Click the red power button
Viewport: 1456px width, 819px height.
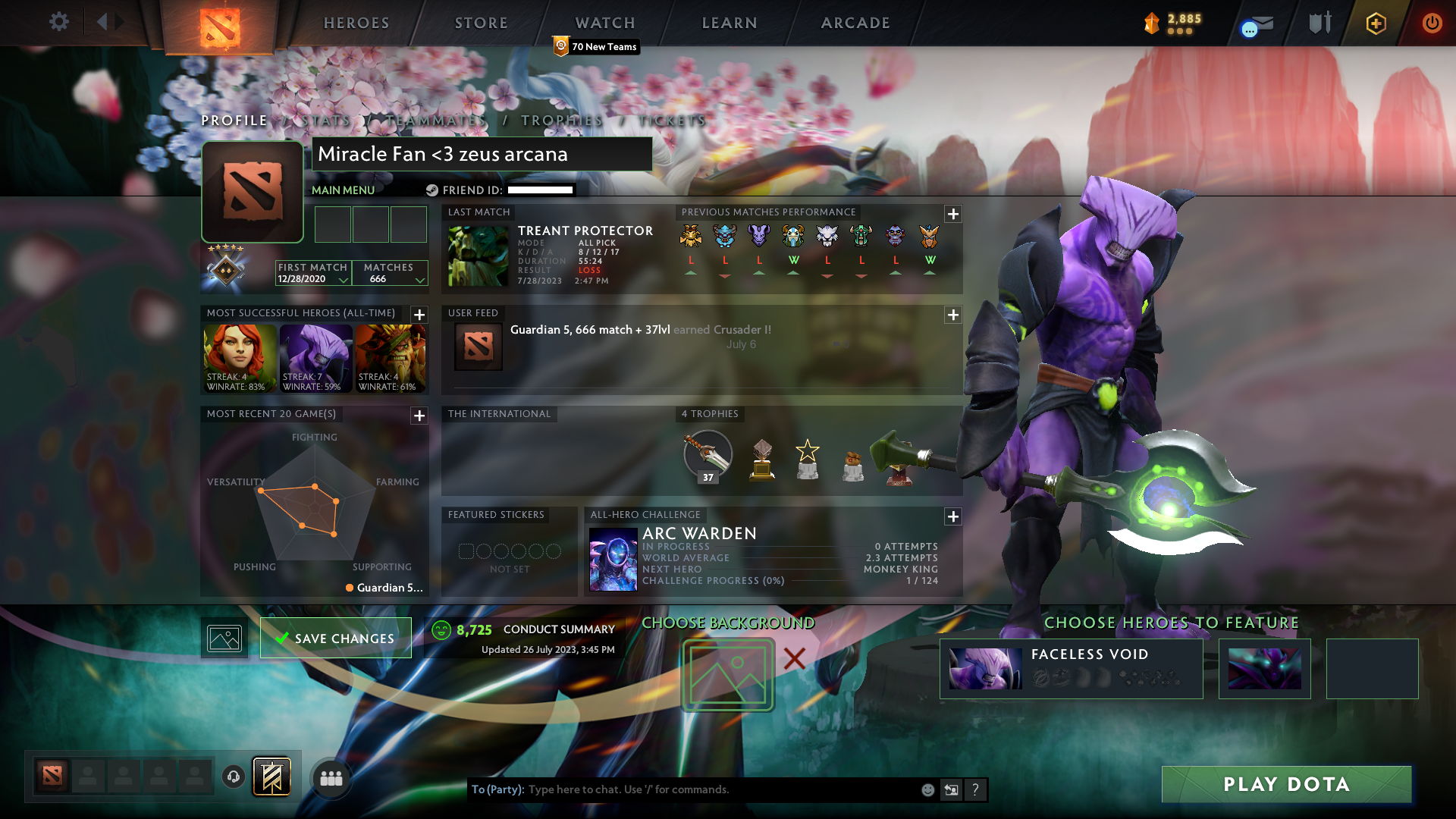click(1432, 23)
